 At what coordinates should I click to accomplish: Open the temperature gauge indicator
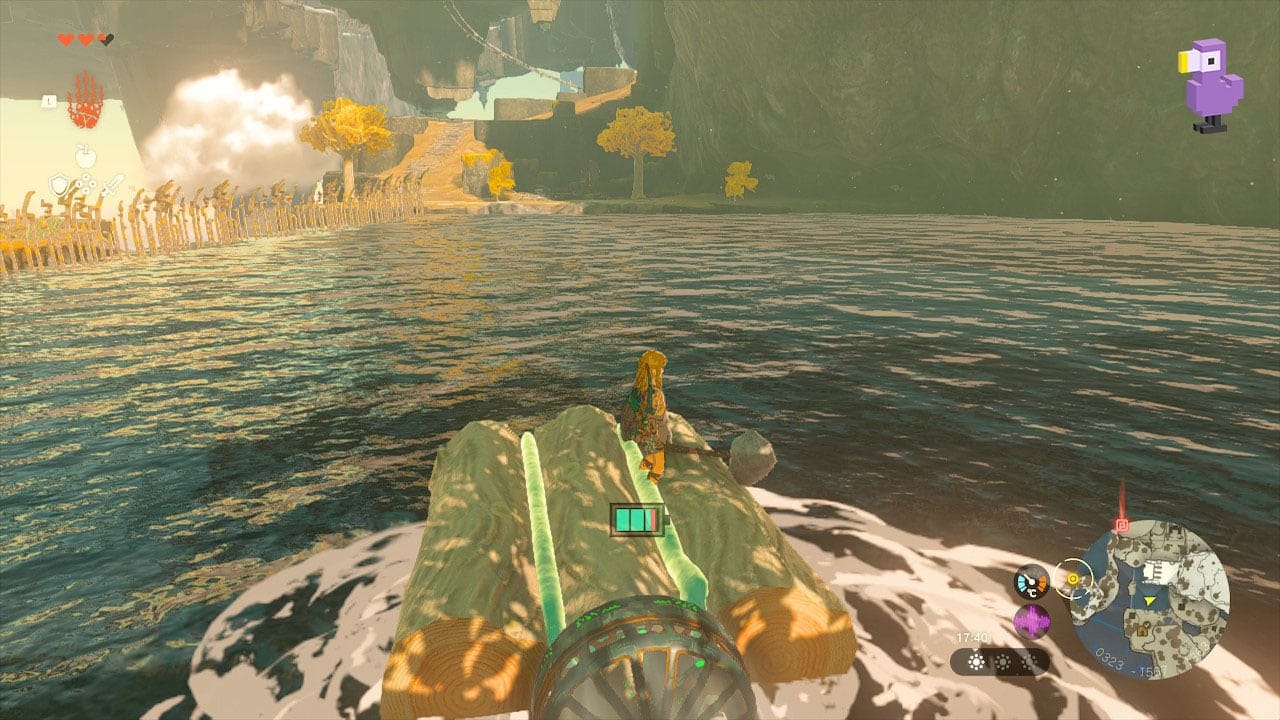(x=1032, y=582)
